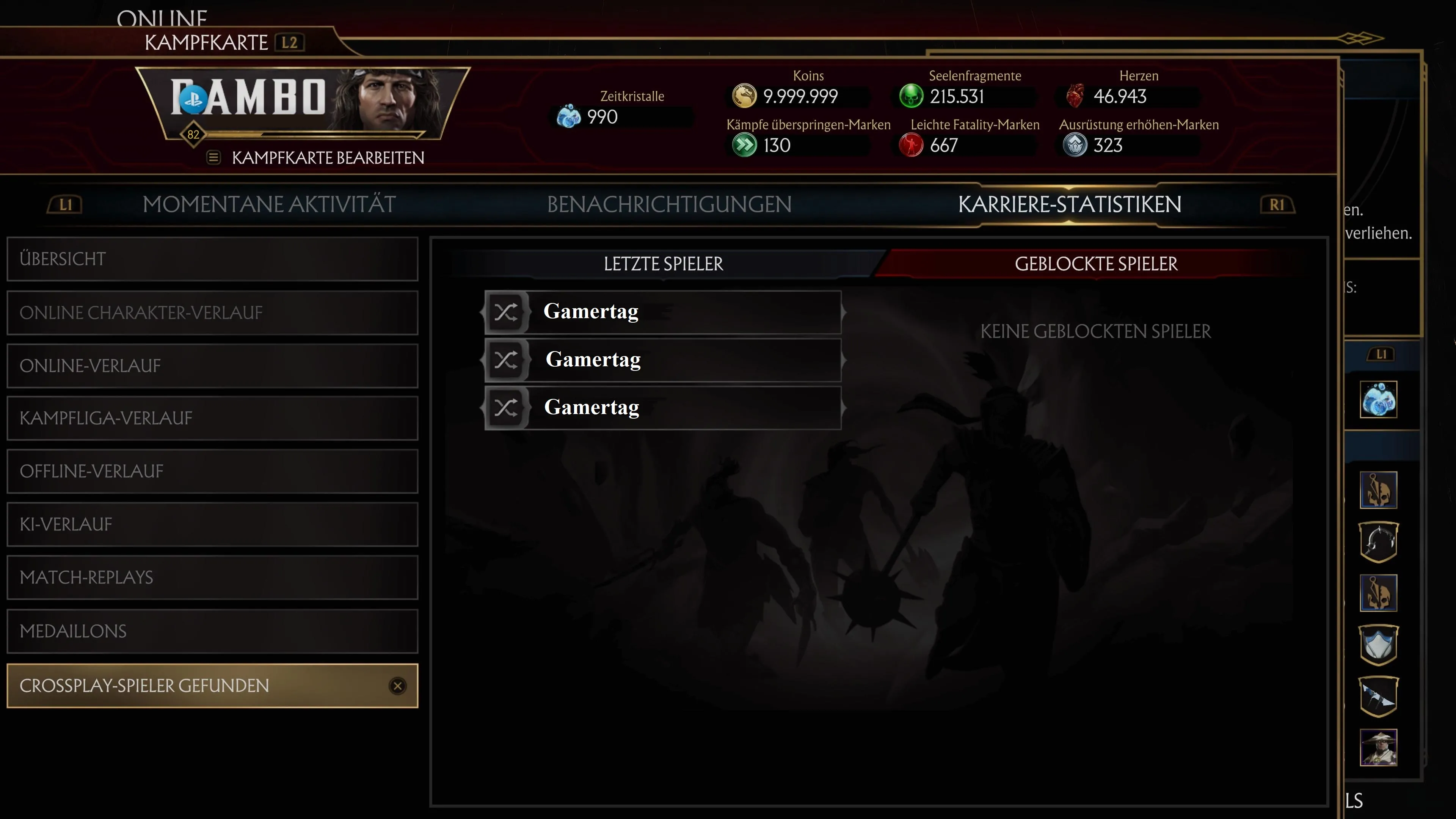
Task: Show the Letzte Spieler list
Action: click(x=663, y=264)
